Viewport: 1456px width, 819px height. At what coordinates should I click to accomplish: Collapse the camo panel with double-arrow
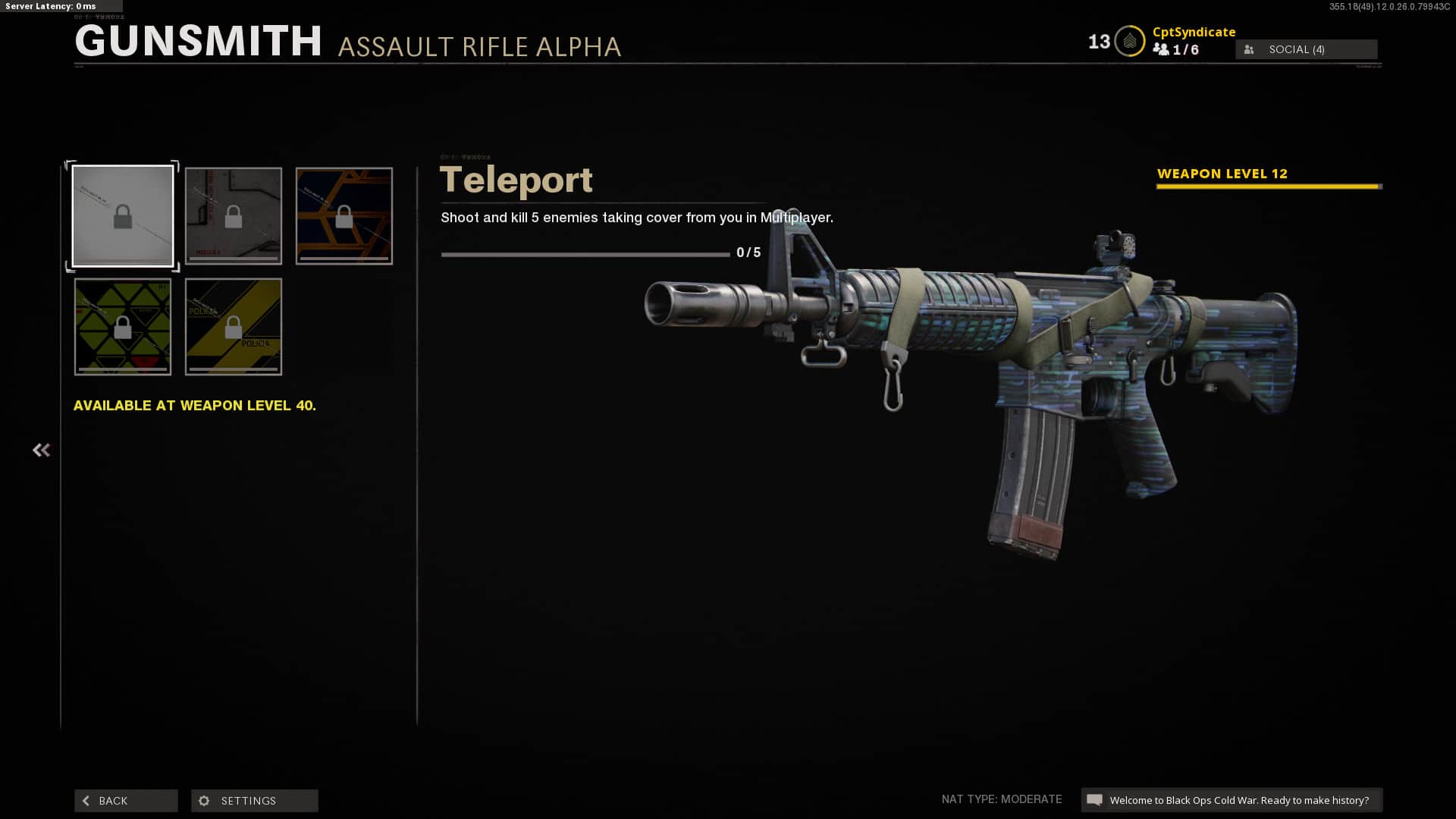pyautogui.click(x=41, y=450)
